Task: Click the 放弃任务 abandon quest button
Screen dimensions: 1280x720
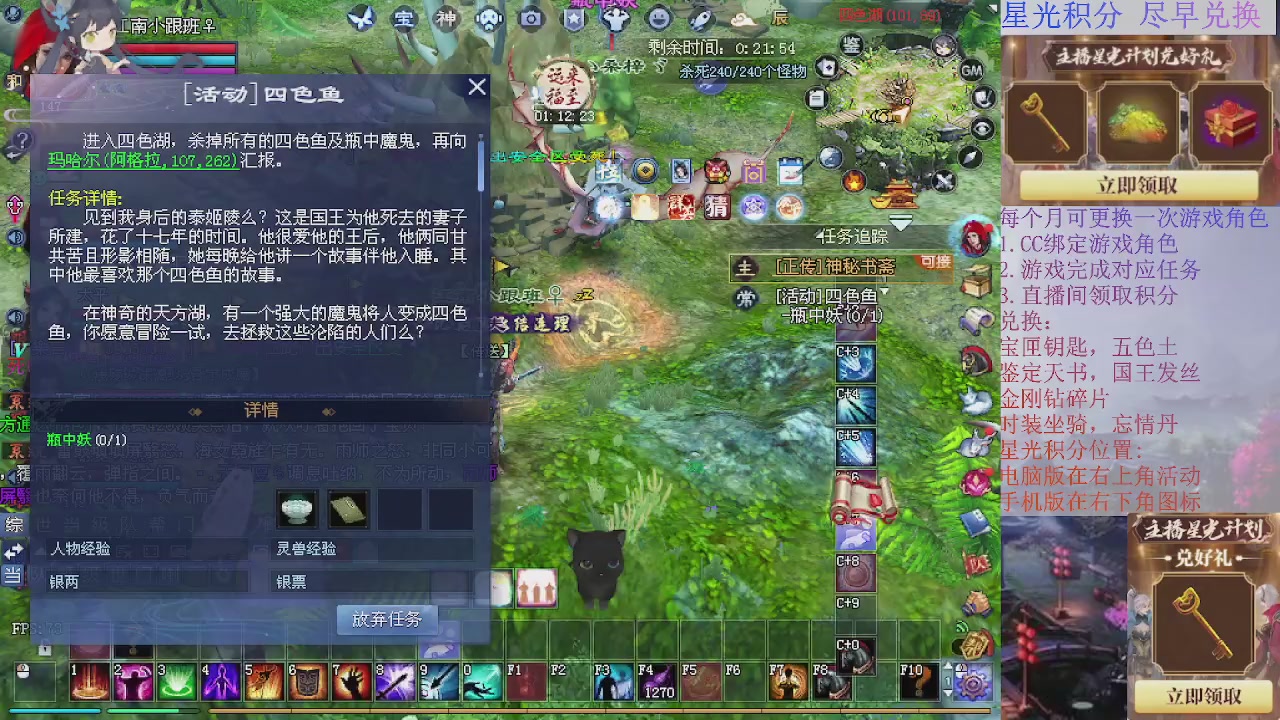Action: (x=386, y=619)
